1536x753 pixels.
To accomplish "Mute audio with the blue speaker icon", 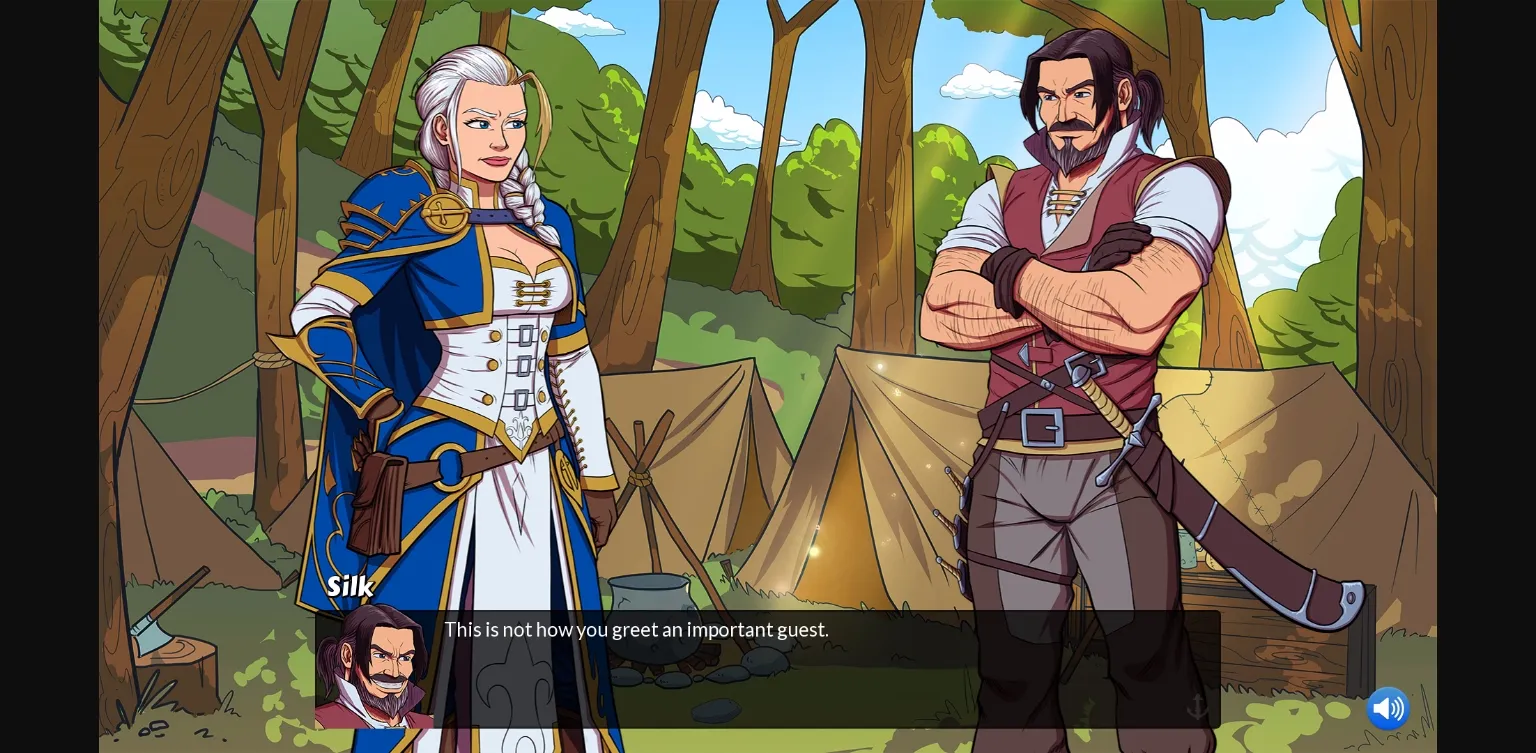I will 1388,709.
